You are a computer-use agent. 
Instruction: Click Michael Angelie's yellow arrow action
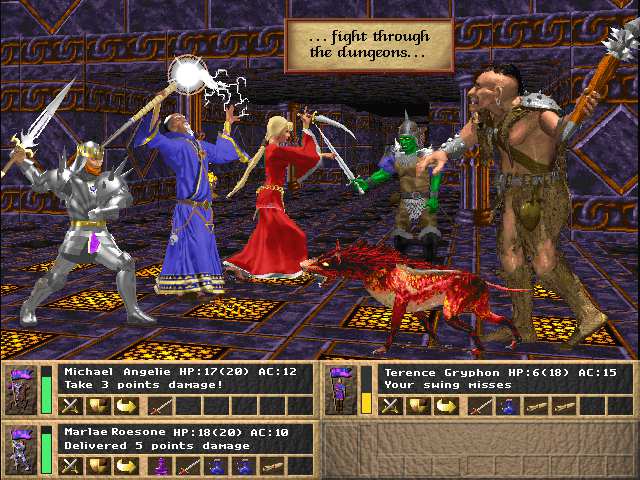click(x=127, y=406)
